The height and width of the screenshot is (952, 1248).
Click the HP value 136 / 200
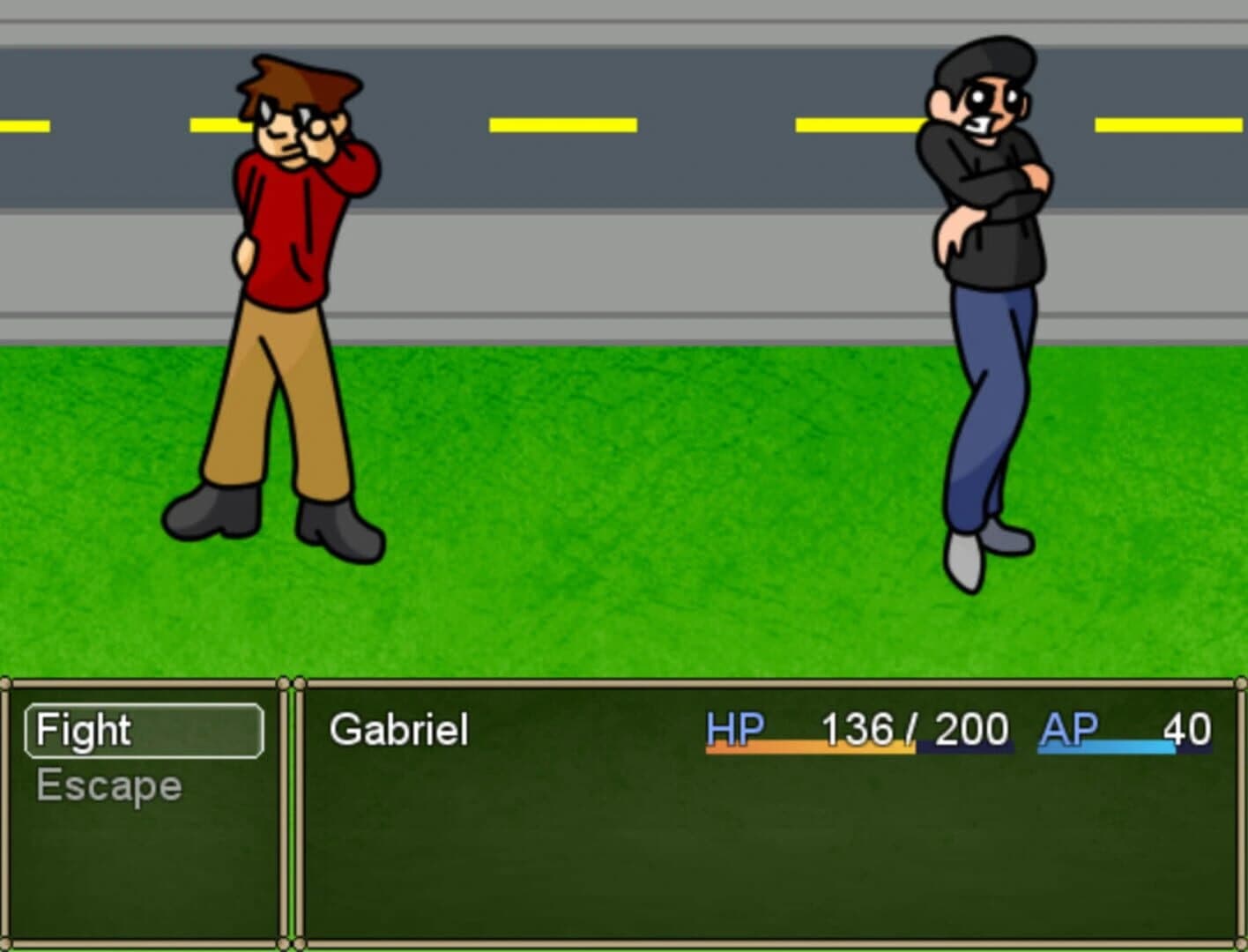(x=912, y=728)
